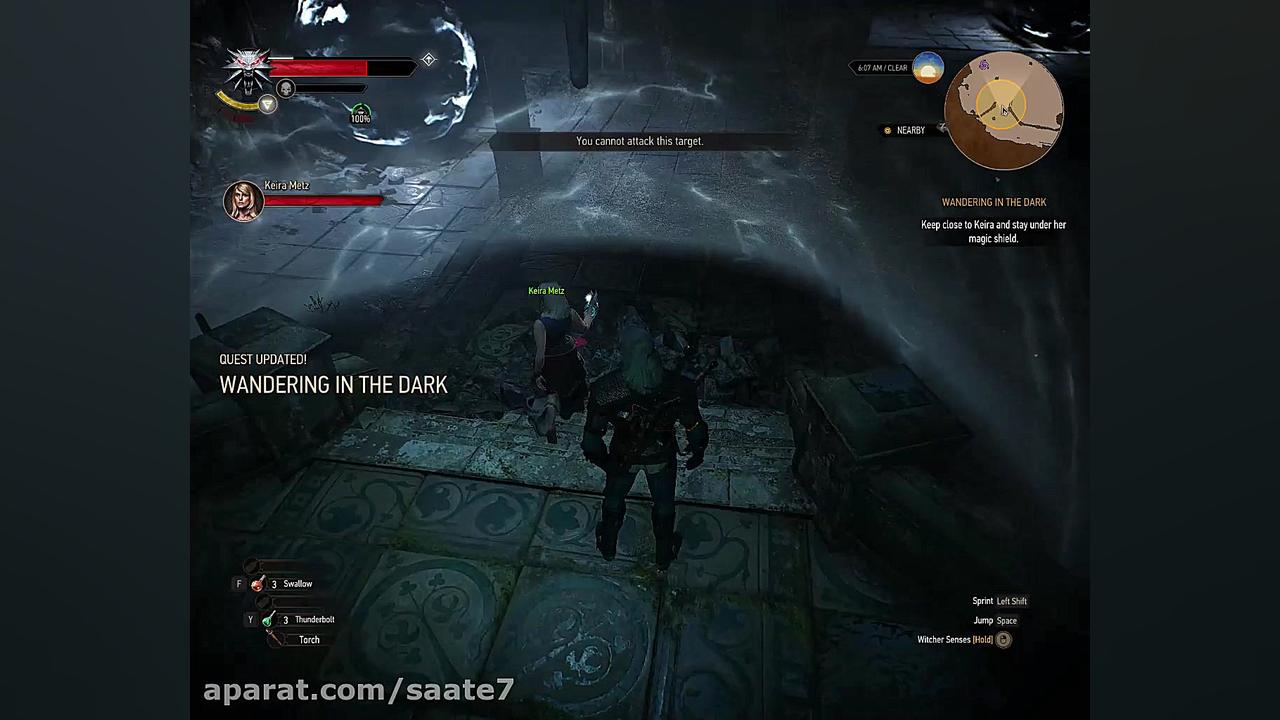Select the Swallow potion in the quick slot
Image resolution: width=1280 pixels, height=720 pixels.
[257, 583]
